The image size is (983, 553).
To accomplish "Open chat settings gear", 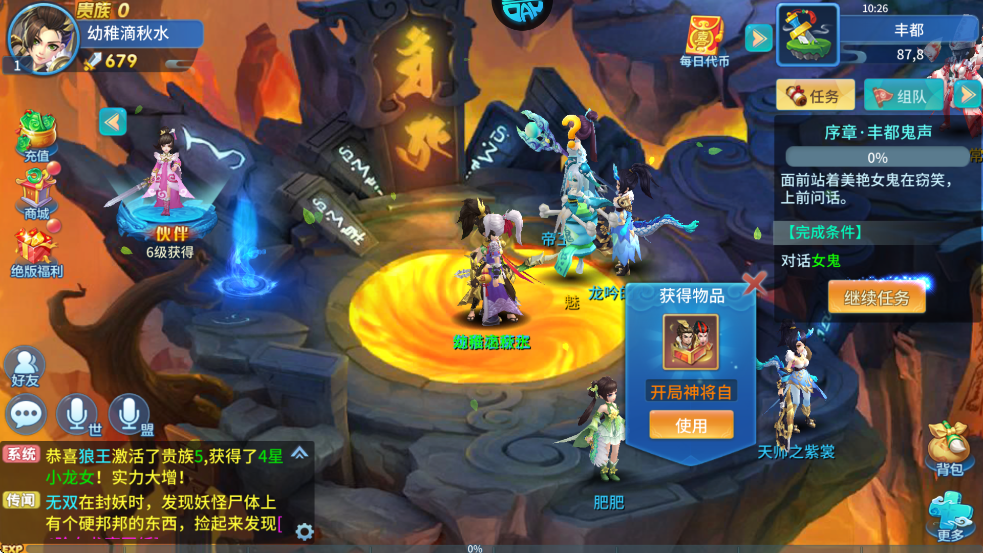I will click(x=304, y=531).
